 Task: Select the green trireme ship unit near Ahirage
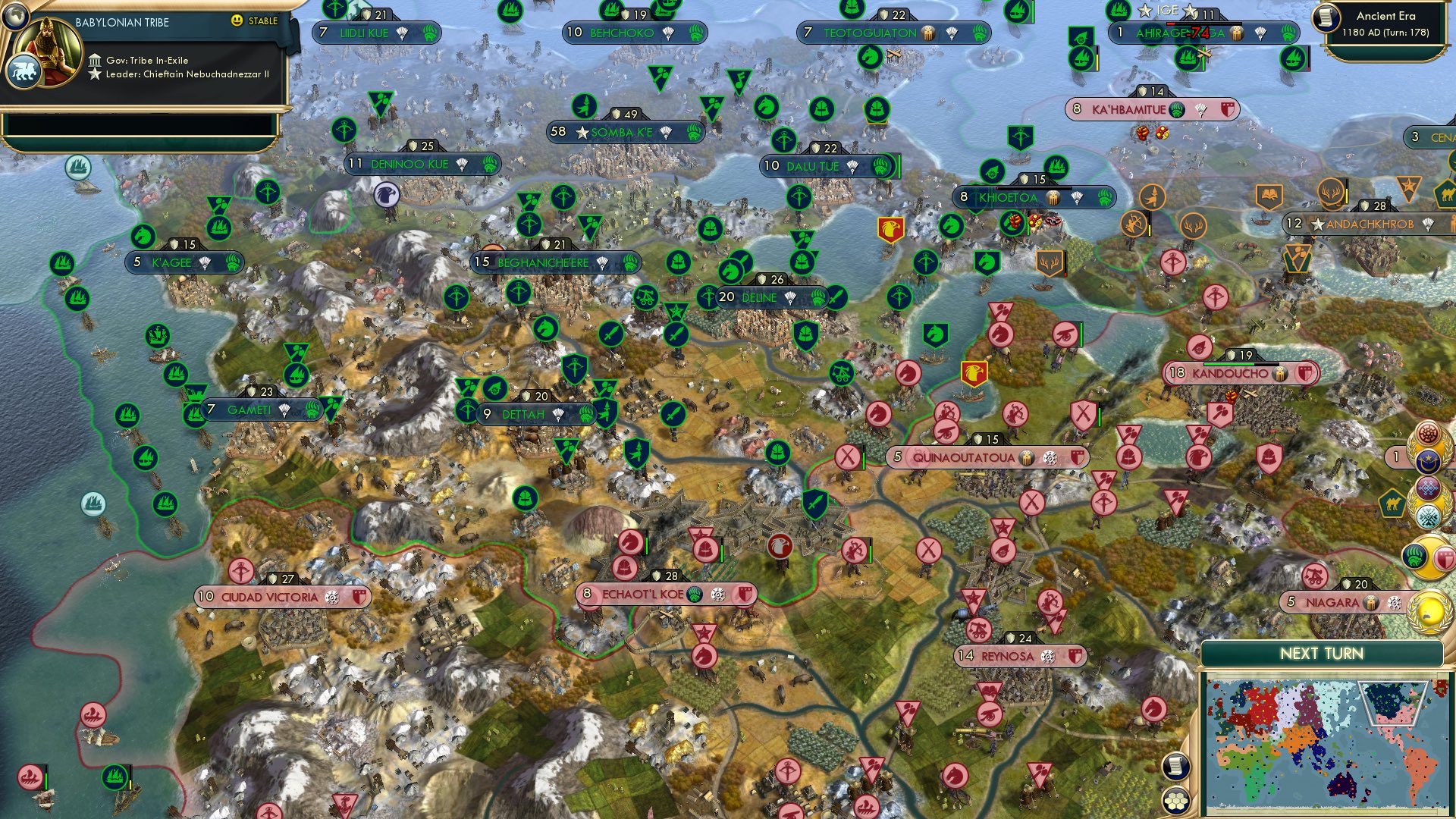point(1188,60)
